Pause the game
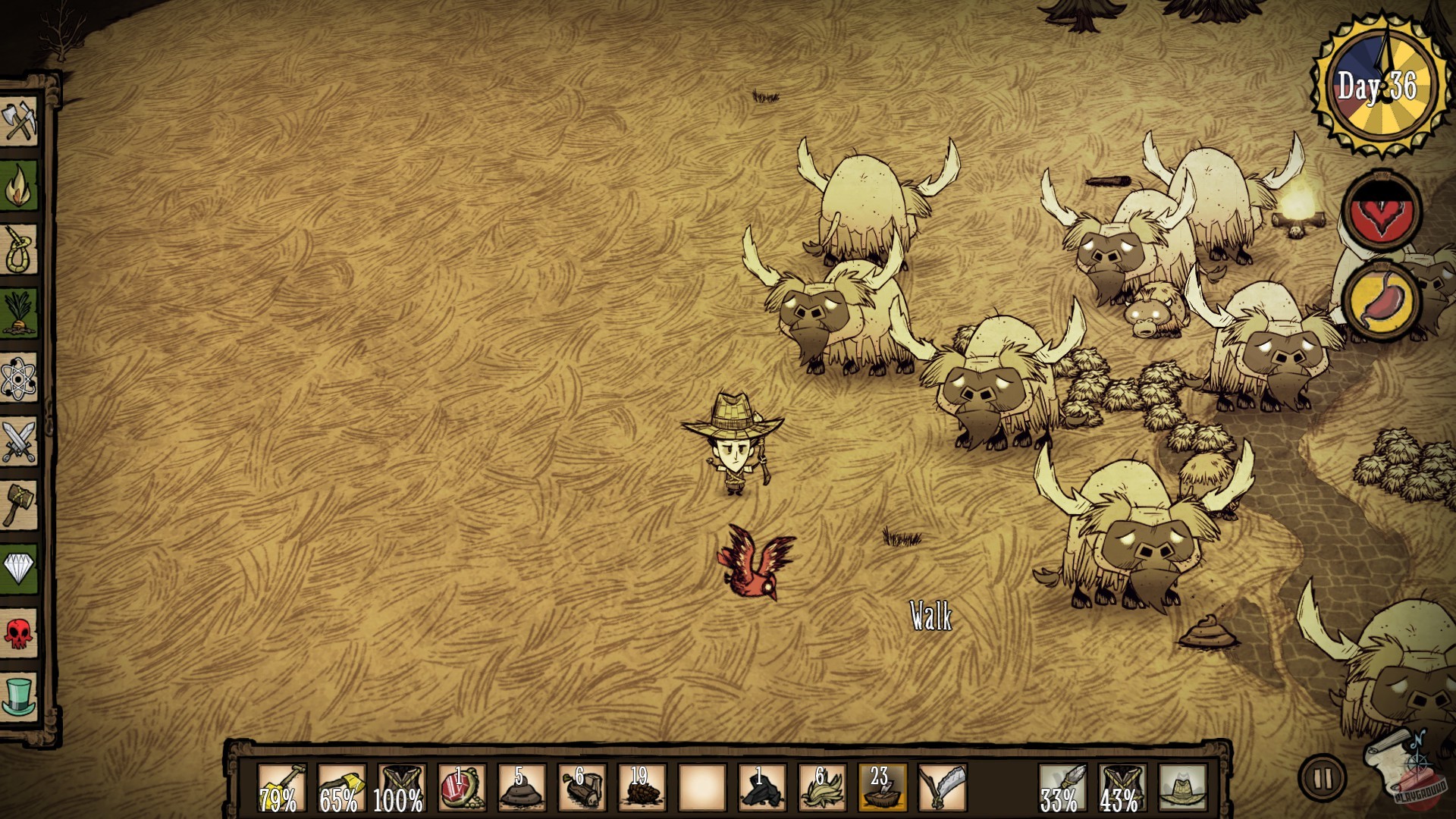 point(1323,777)
